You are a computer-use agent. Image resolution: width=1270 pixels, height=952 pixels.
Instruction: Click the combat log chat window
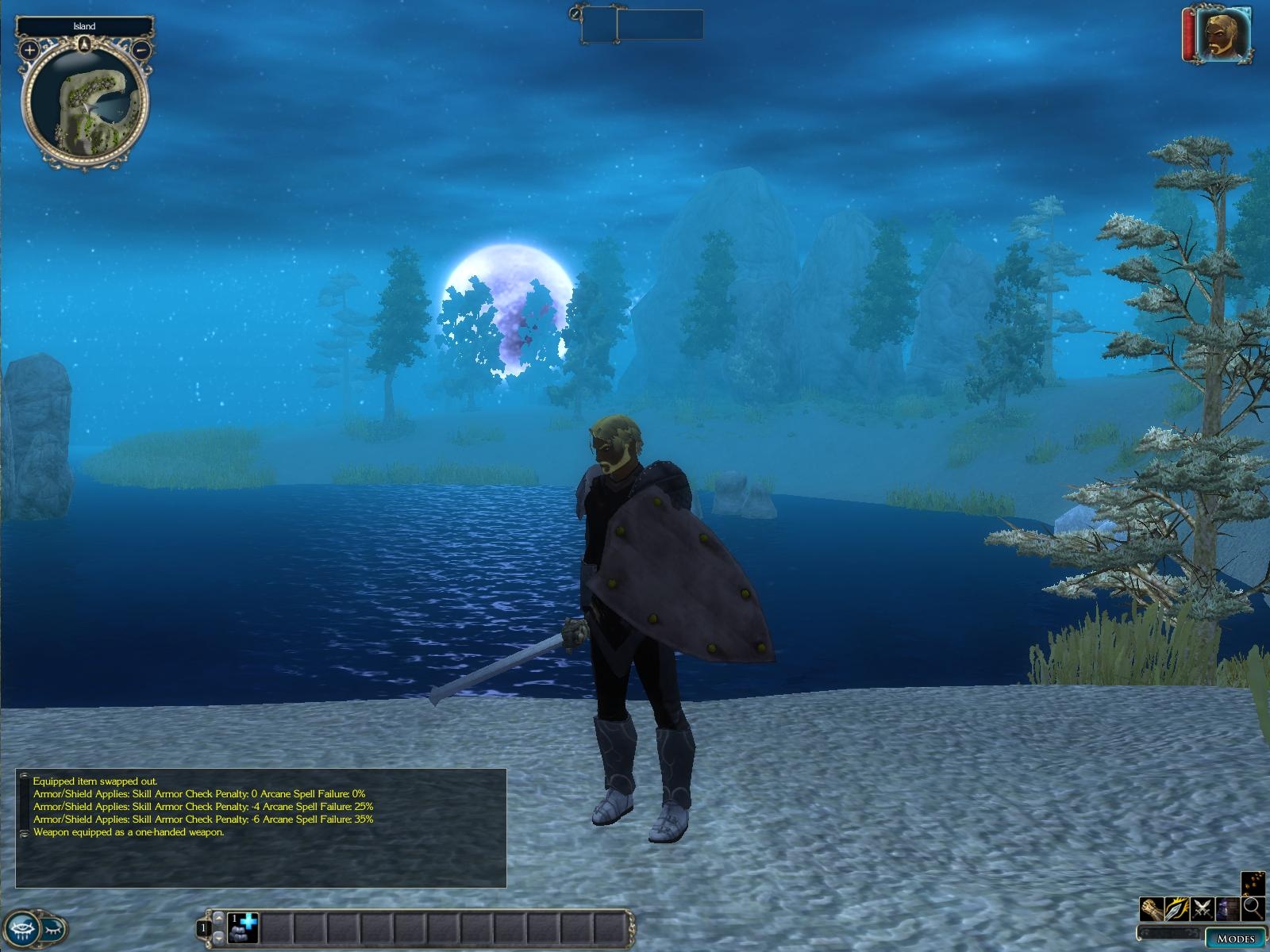[262, 827]
